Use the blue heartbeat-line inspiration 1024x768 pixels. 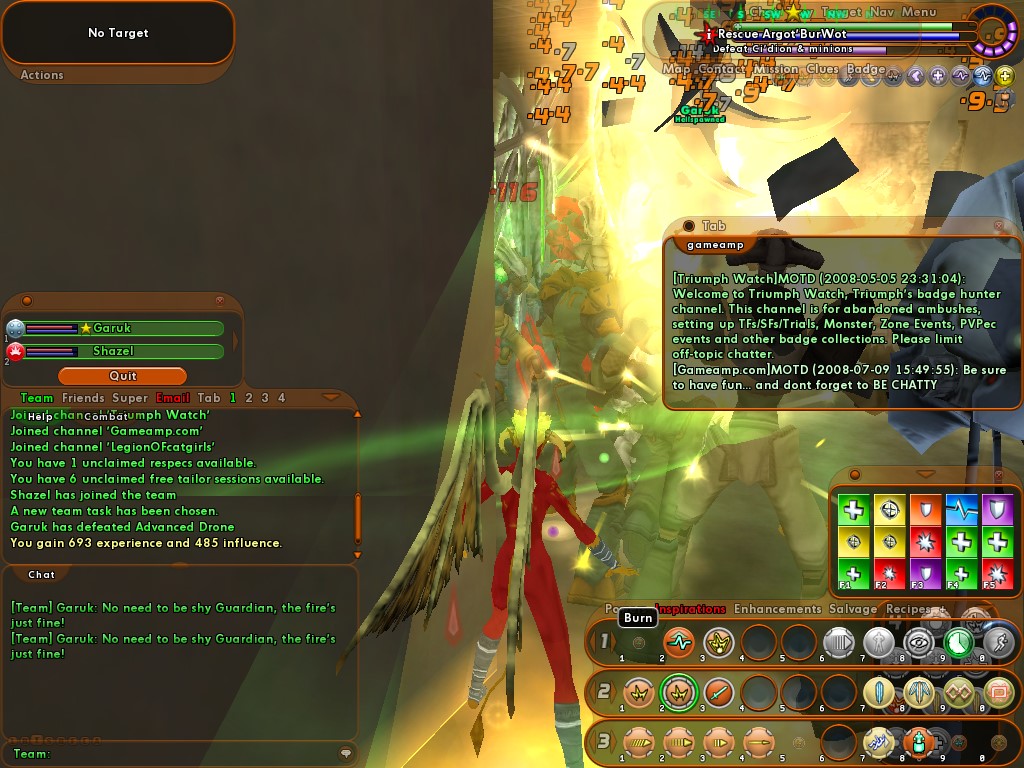click(x=961, y=510)
